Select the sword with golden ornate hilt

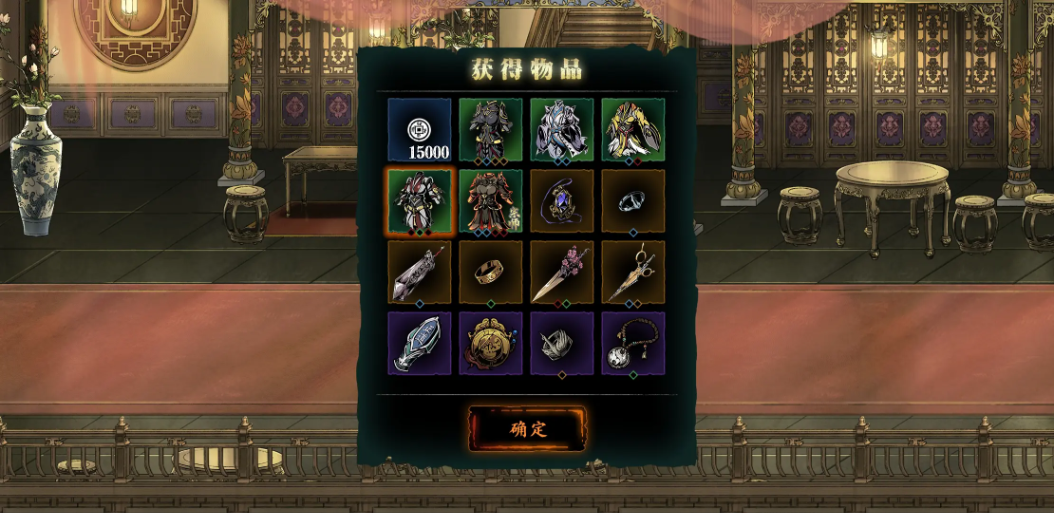point(632,272)
